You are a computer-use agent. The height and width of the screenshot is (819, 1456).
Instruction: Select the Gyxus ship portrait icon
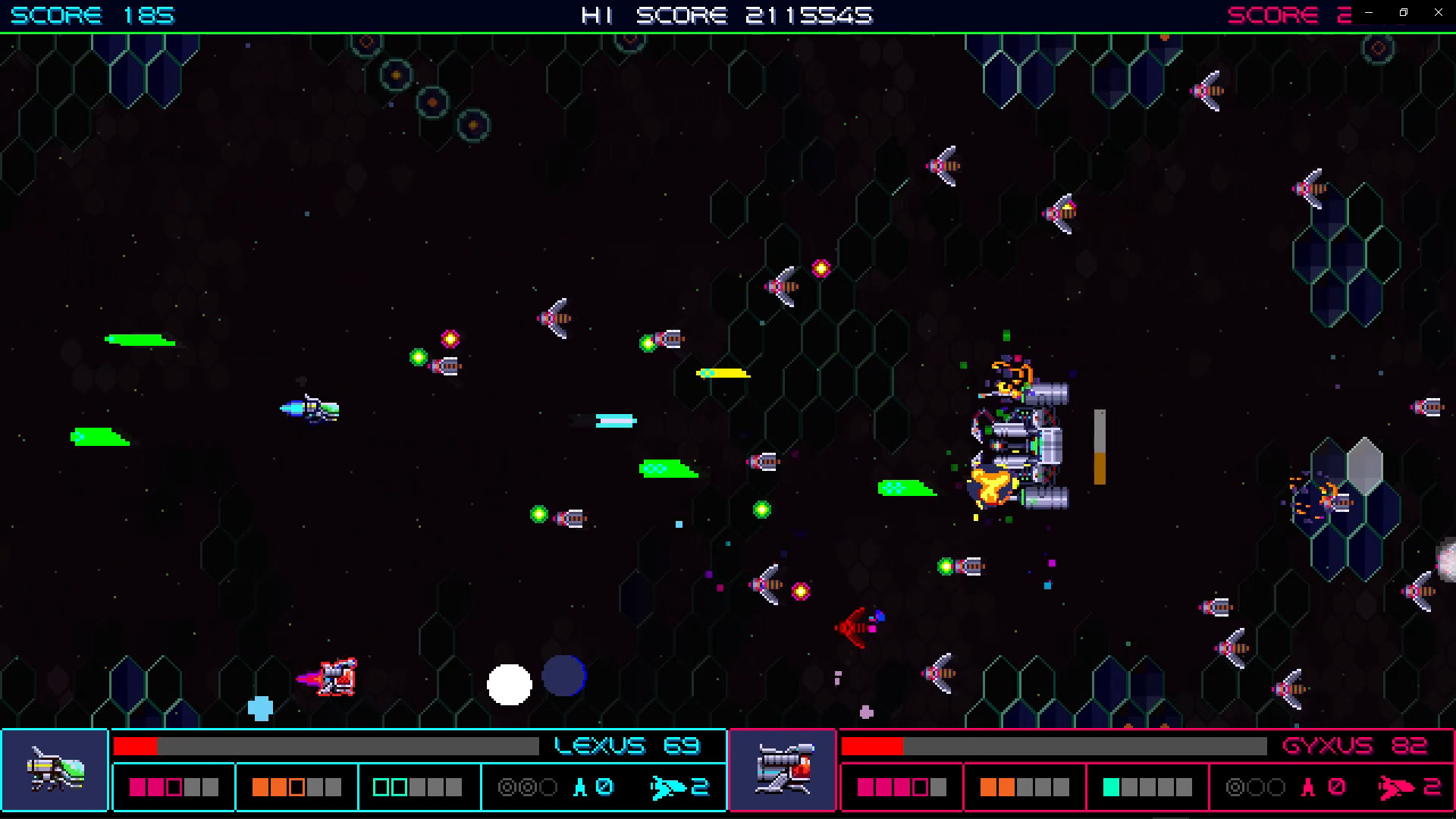[x=783, y=770]
